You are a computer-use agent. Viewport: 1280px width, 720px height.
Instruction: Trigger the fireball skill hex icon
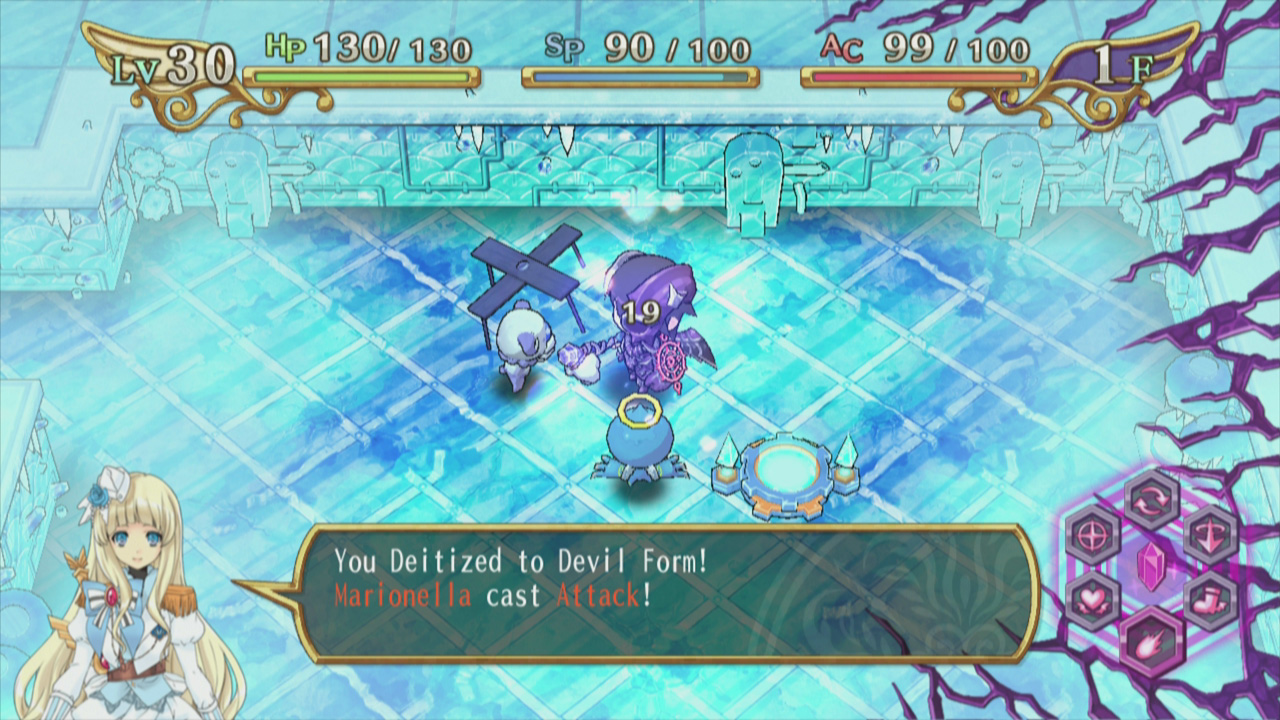coord(1151,642)
